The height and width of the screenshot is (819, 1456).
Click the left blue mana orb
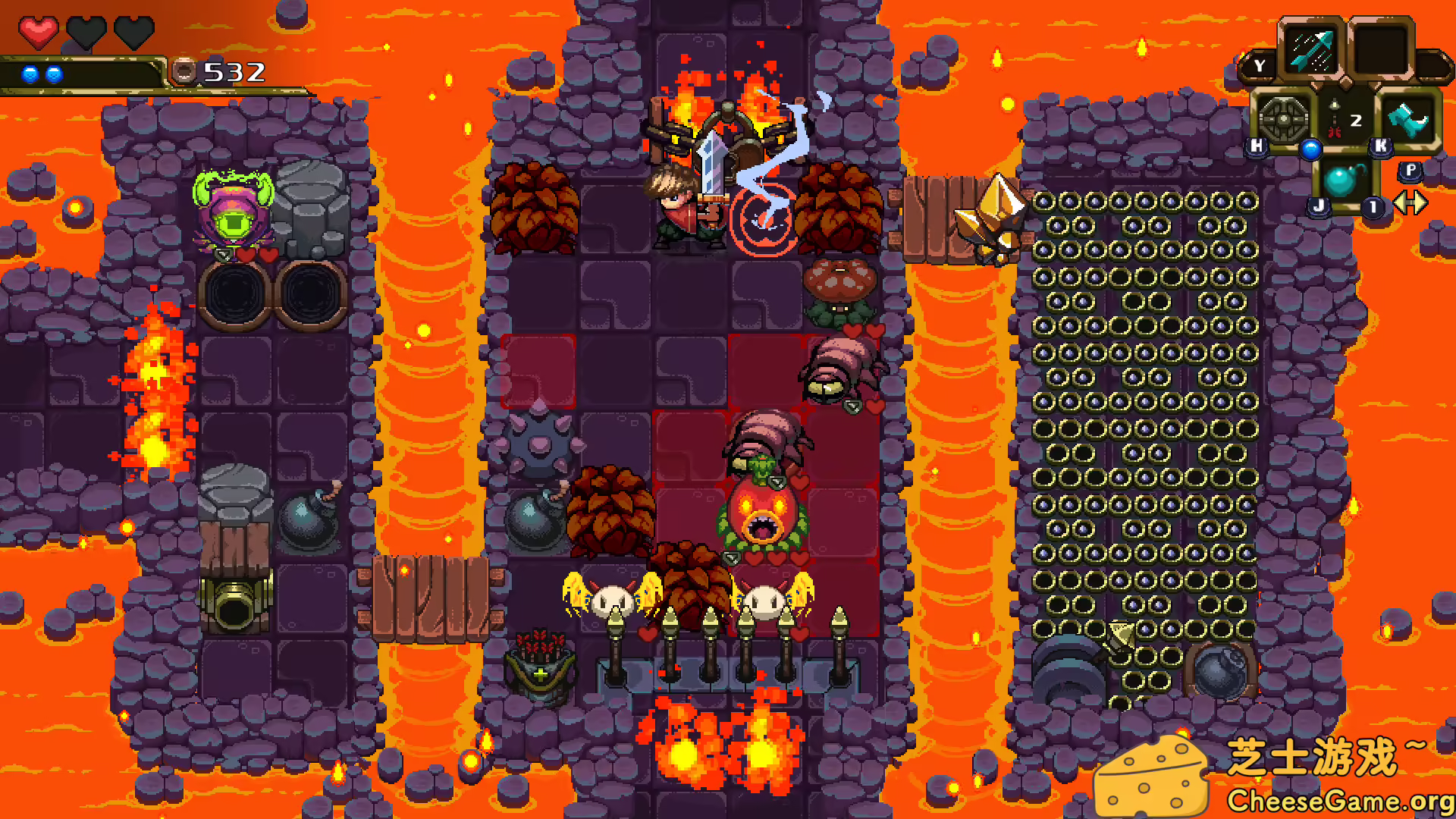coord(29,74)
